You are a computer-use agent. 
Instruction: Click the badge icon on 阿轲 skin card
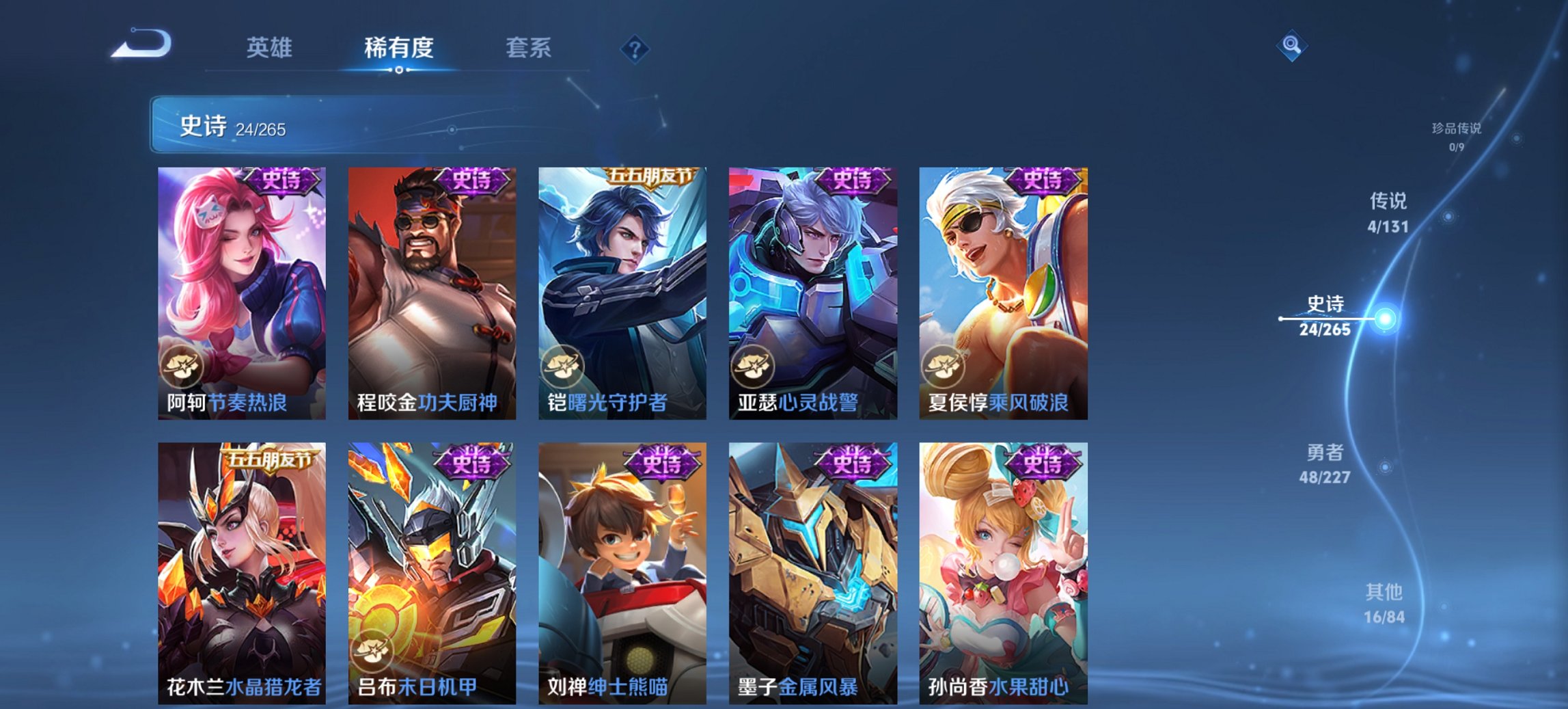180,368
